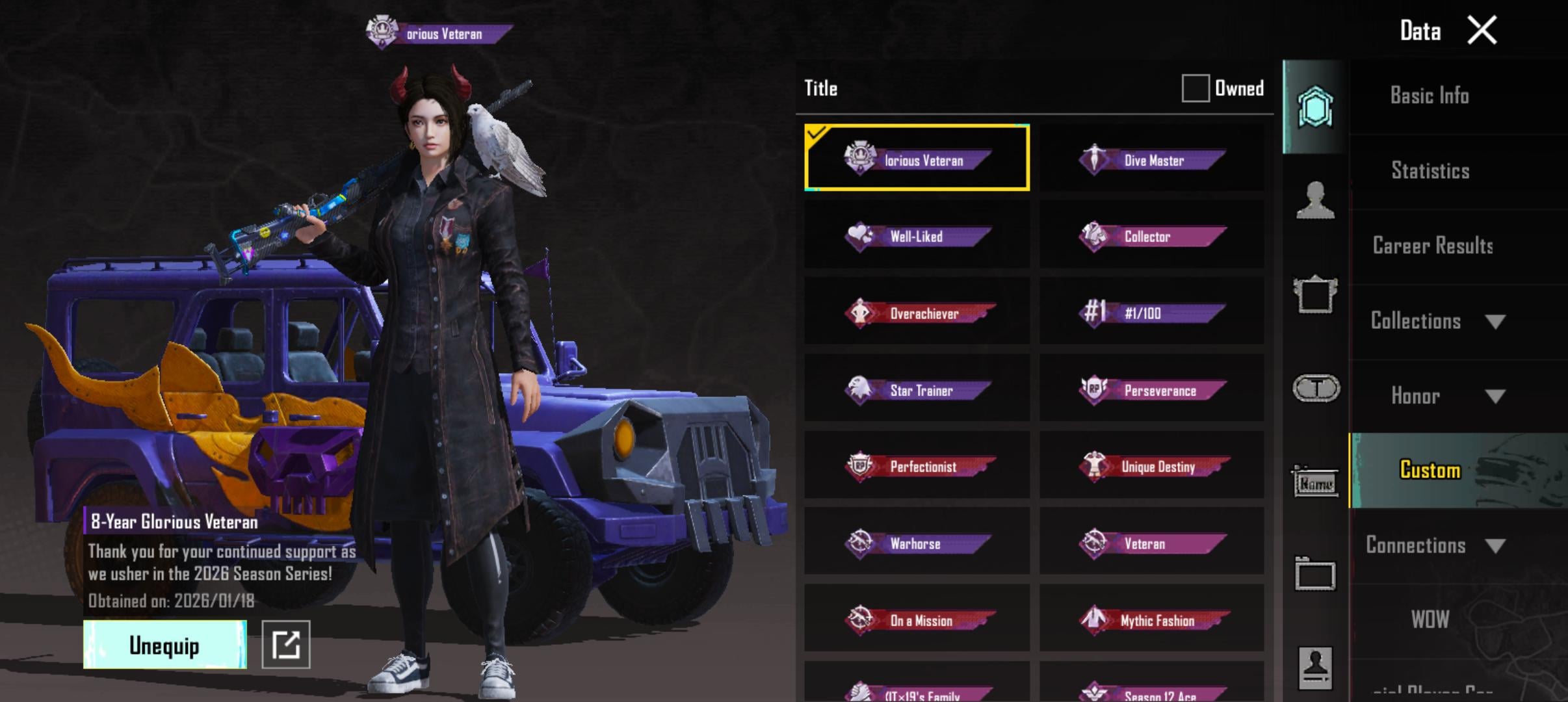This screenshot has width=1568, height=702.
Task: Open the Statistics section
Action: [1430, 170]
